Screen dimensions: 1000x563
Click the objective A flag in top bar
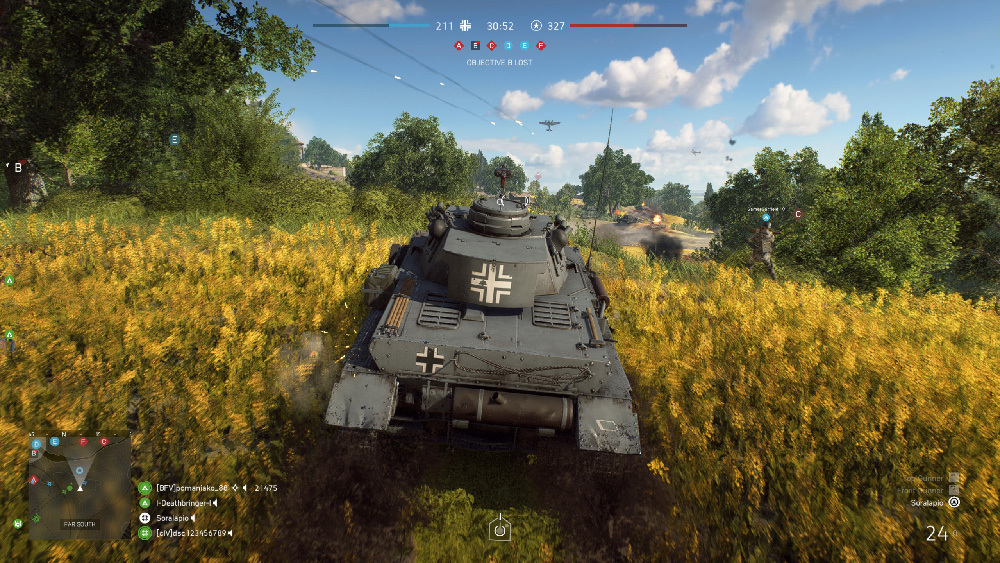click(x=459, y=46)
